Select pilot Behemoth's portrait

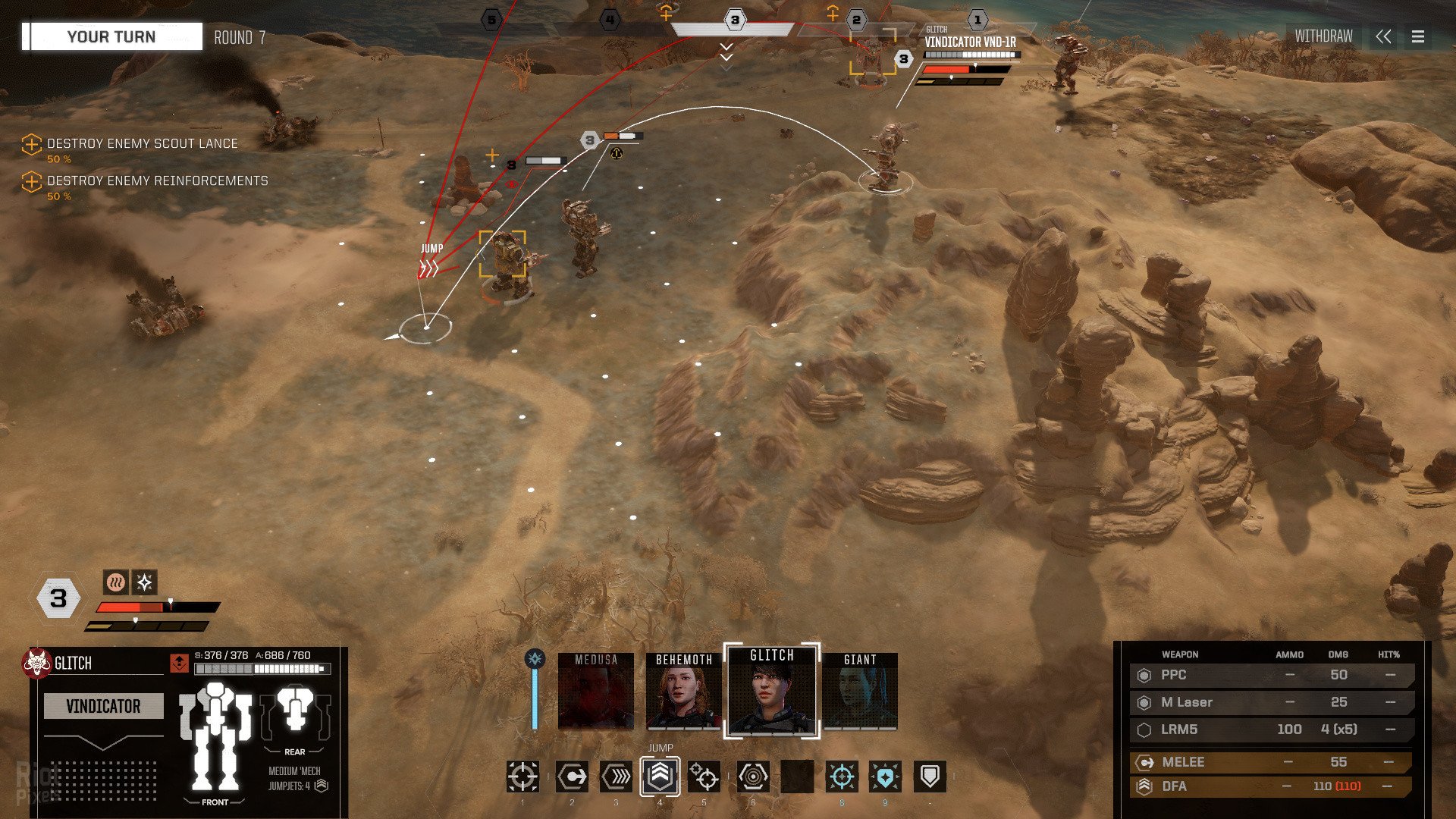(x=683, y=692)
